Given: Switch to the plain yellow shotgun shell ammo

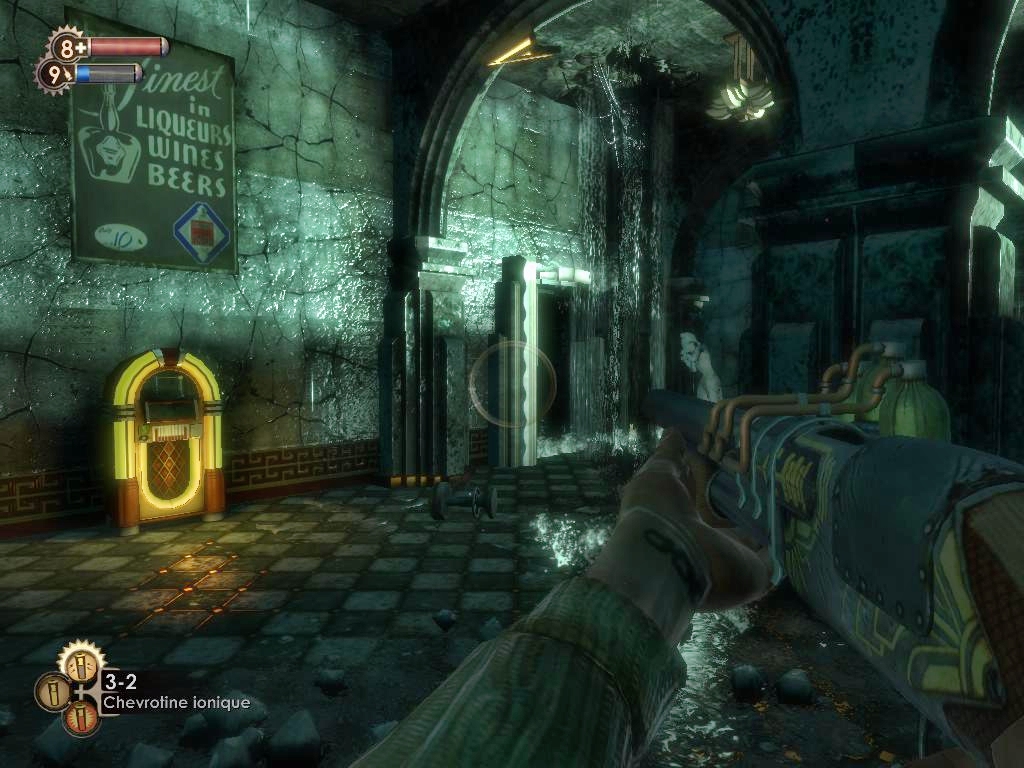Looking at the screenshot, I should (x=51, y=692).
